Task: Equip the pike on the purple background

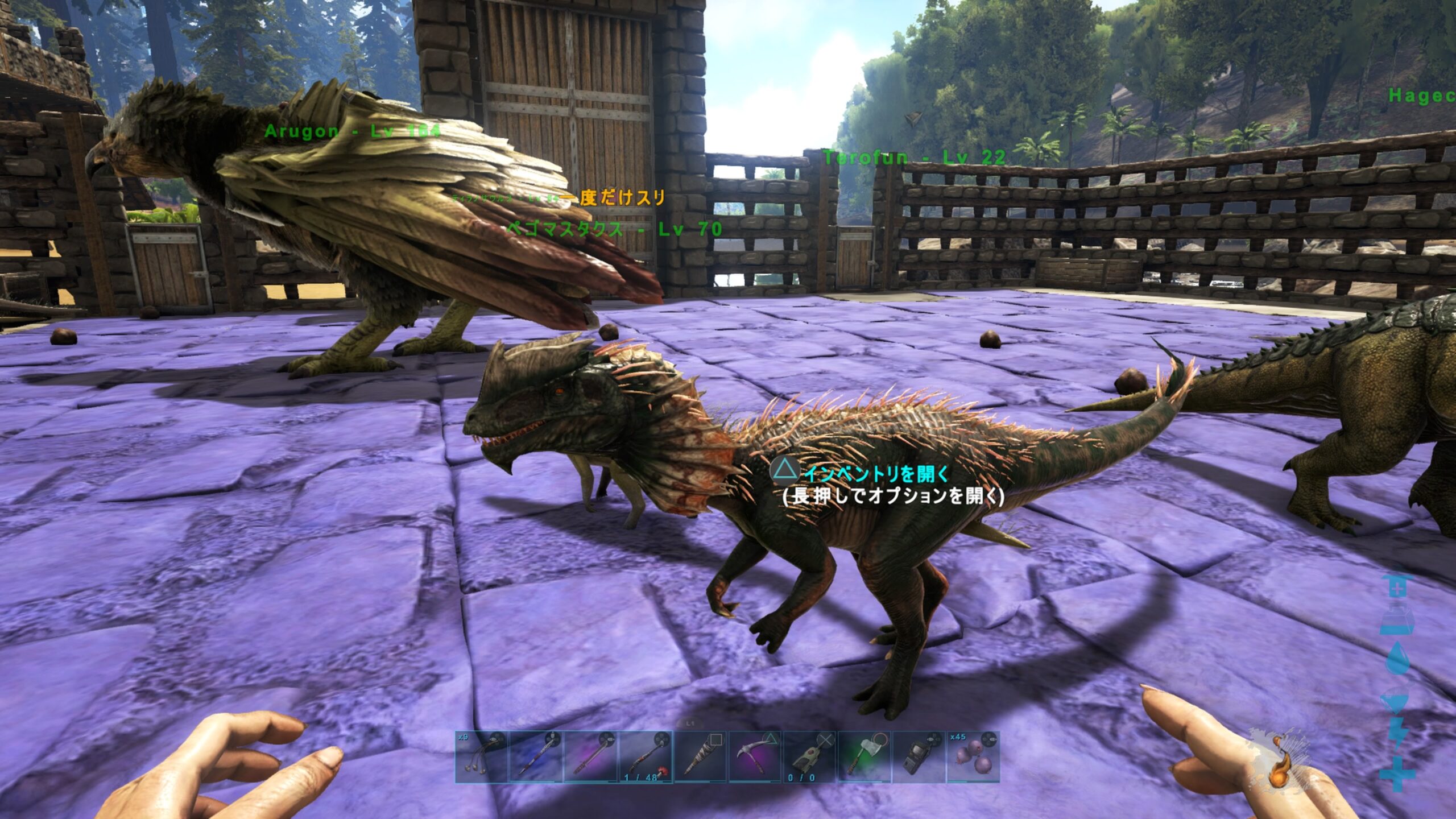Action: pos(590,757)
